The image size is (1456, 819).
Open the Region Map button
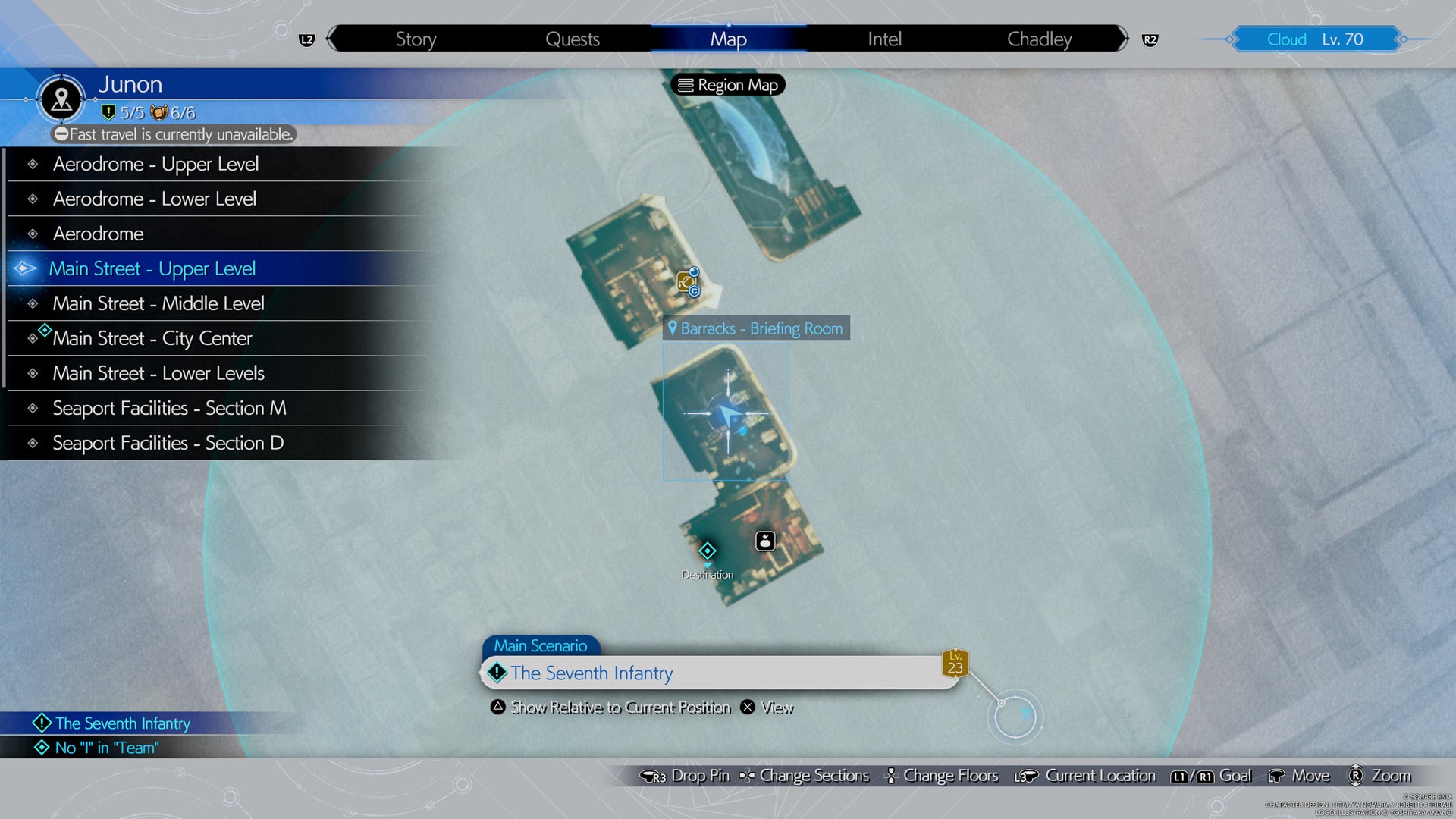pos(728,85)
